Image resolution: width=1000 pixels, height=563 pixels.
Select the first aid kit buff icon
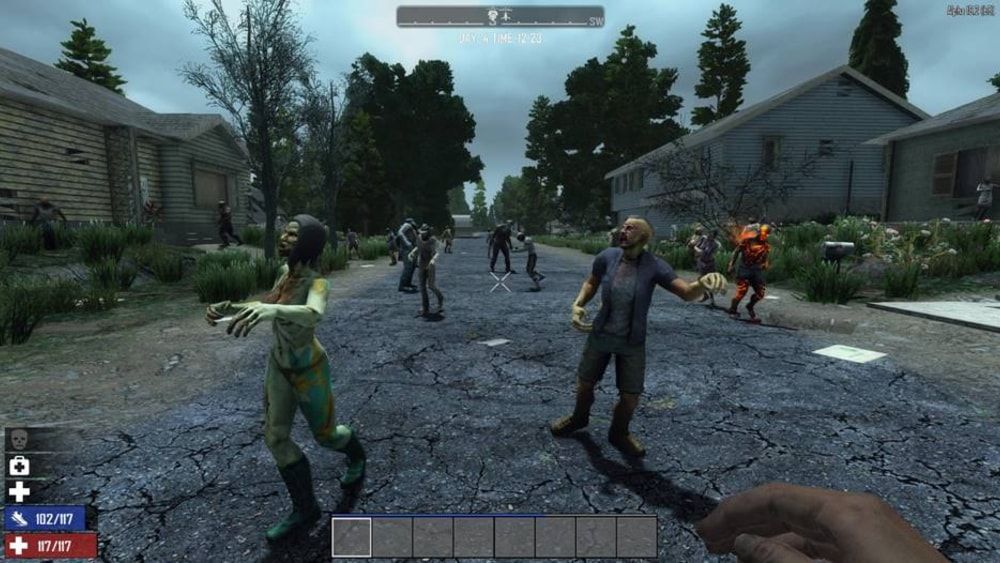pos(19,466)
